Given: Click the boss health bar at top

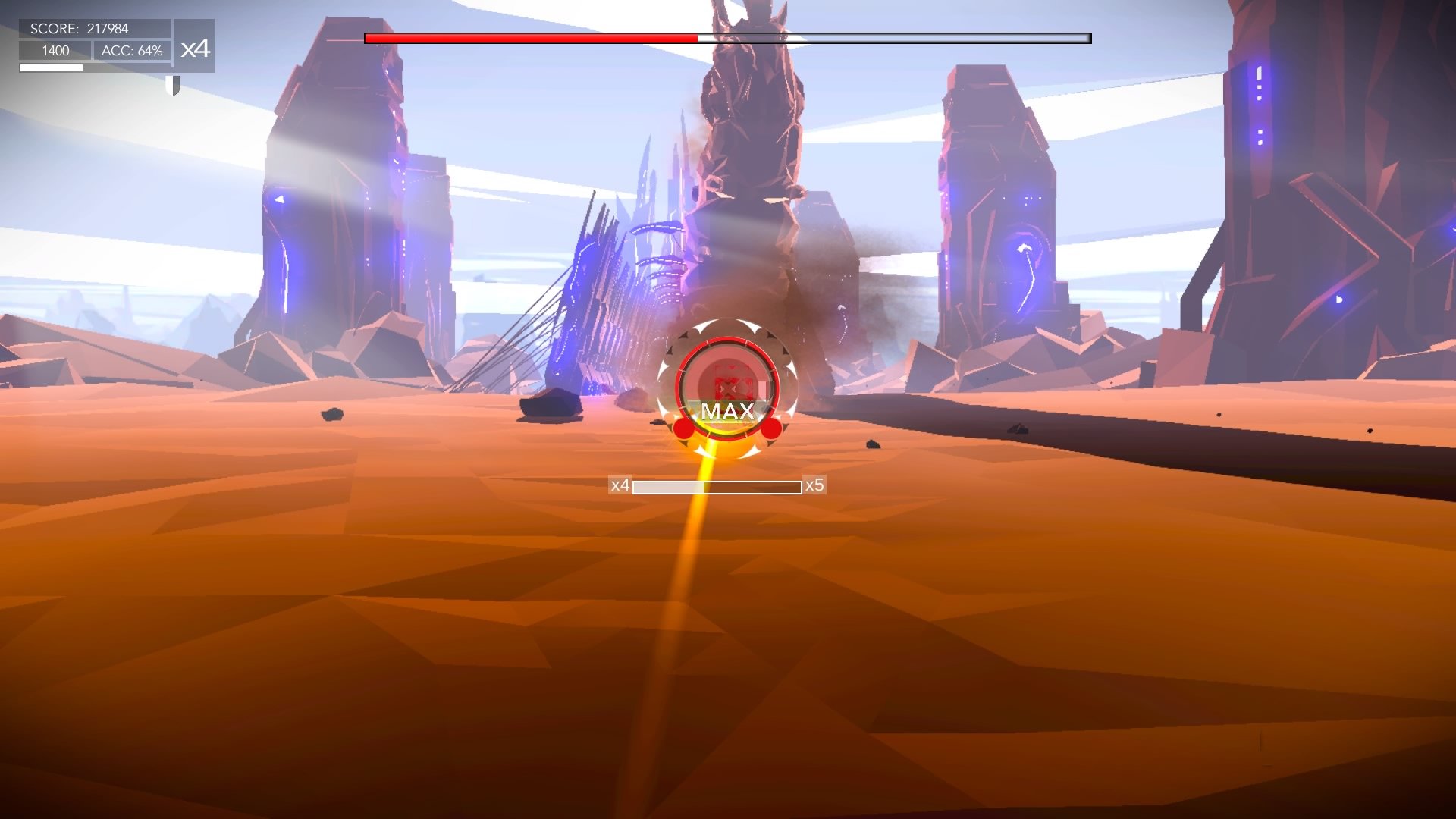Looking at the screenshot, I should (726, 36).
